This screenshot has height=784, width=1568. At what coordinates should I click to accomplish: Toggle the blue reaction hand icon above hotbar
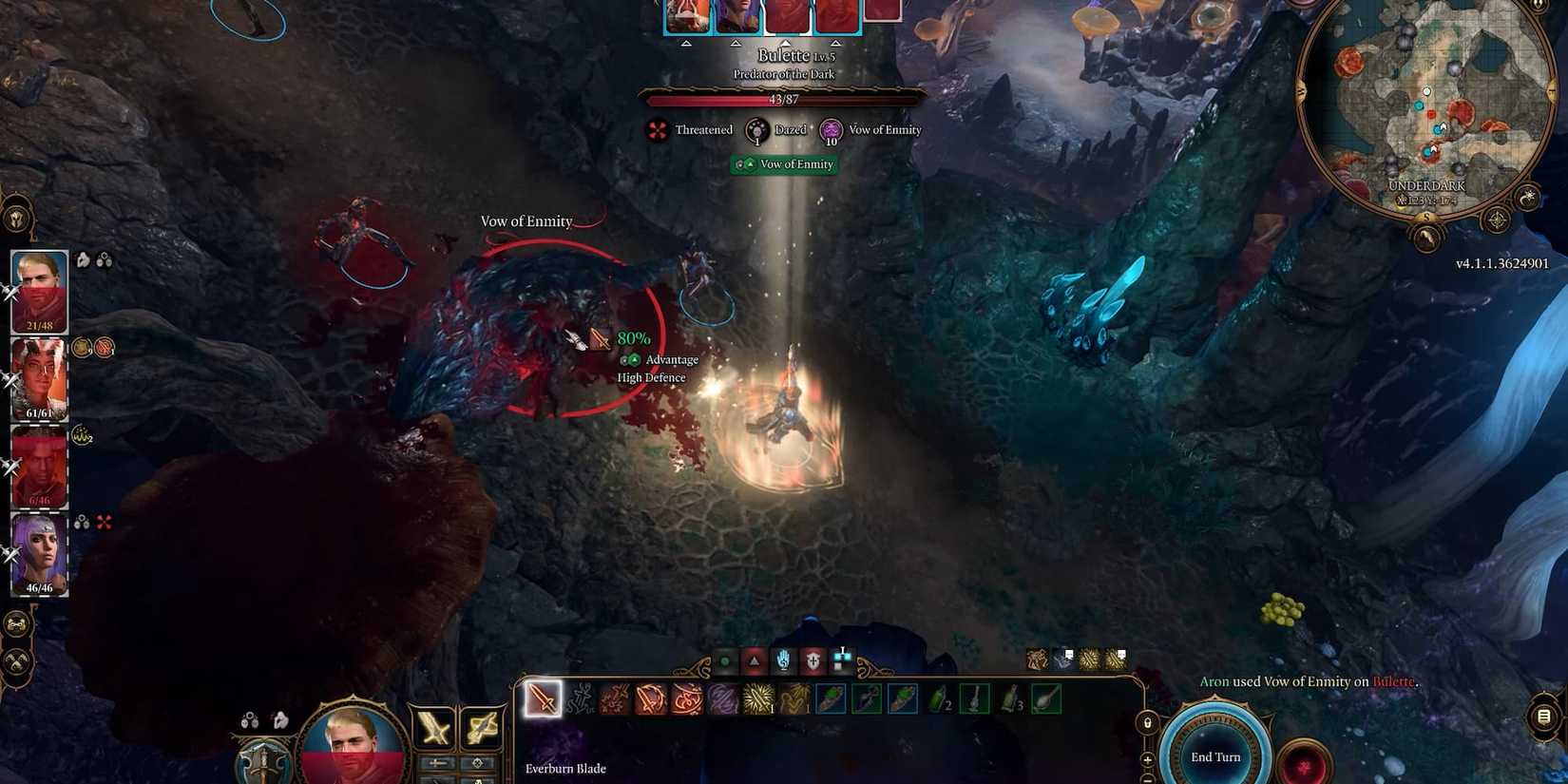pos(782,660)
